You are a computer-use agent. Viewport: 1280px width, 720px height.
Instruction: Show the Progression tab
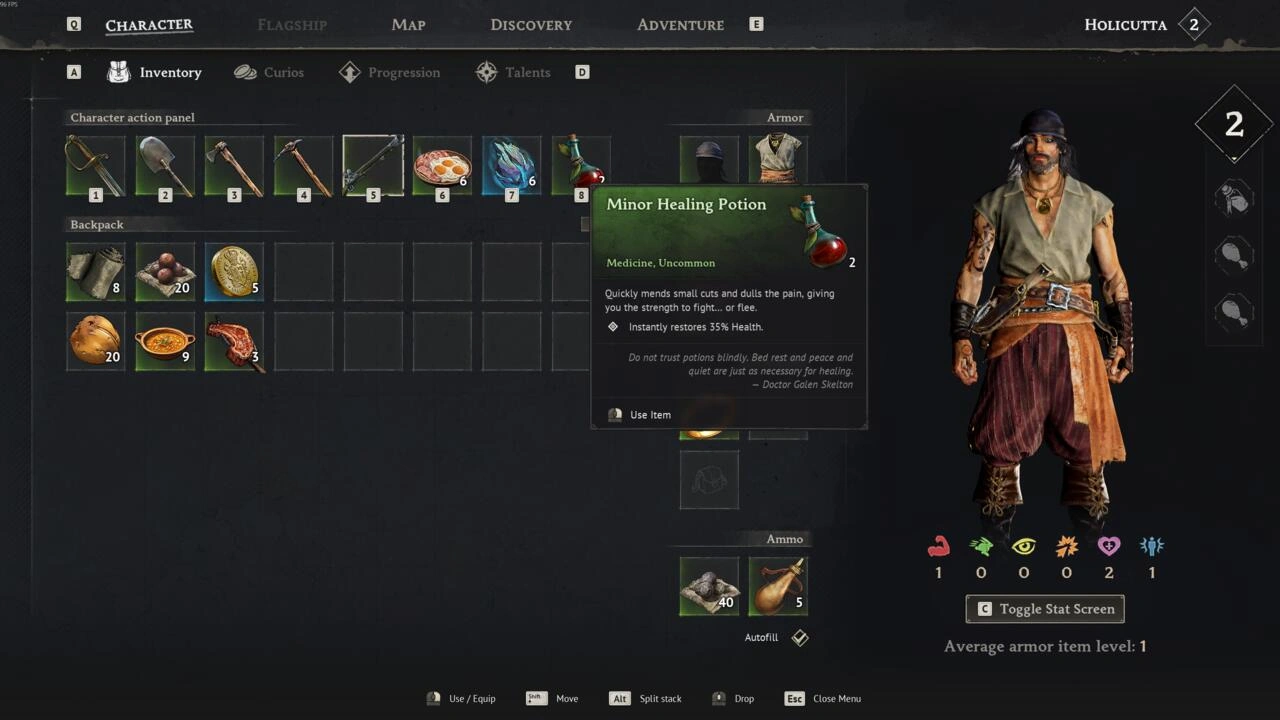(x=390, y=72)
